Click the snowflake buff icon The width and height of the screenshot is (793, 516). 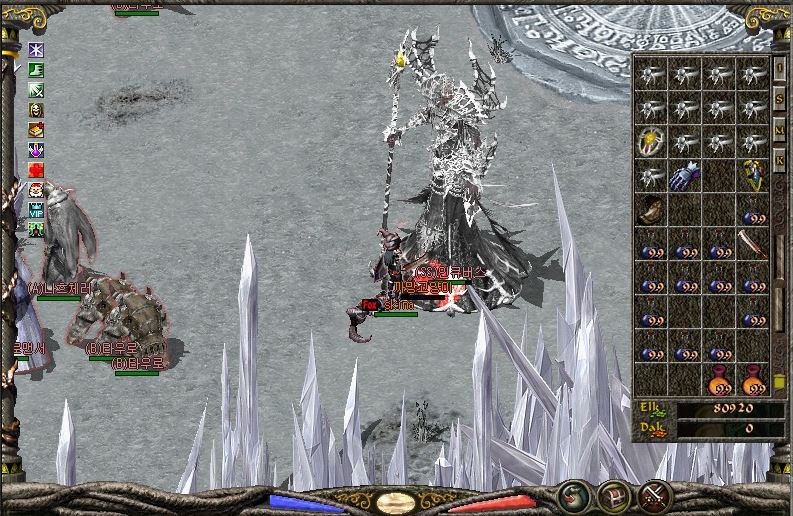36,50
